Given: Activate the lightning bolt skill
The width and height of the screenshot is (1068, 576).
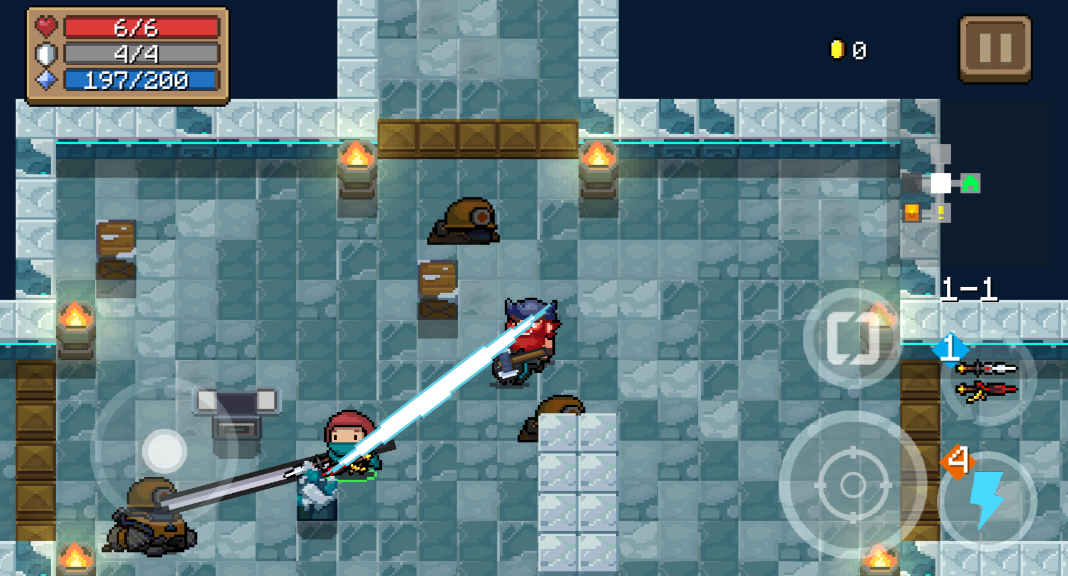Looking at the screenshot, I should (987, 499).
